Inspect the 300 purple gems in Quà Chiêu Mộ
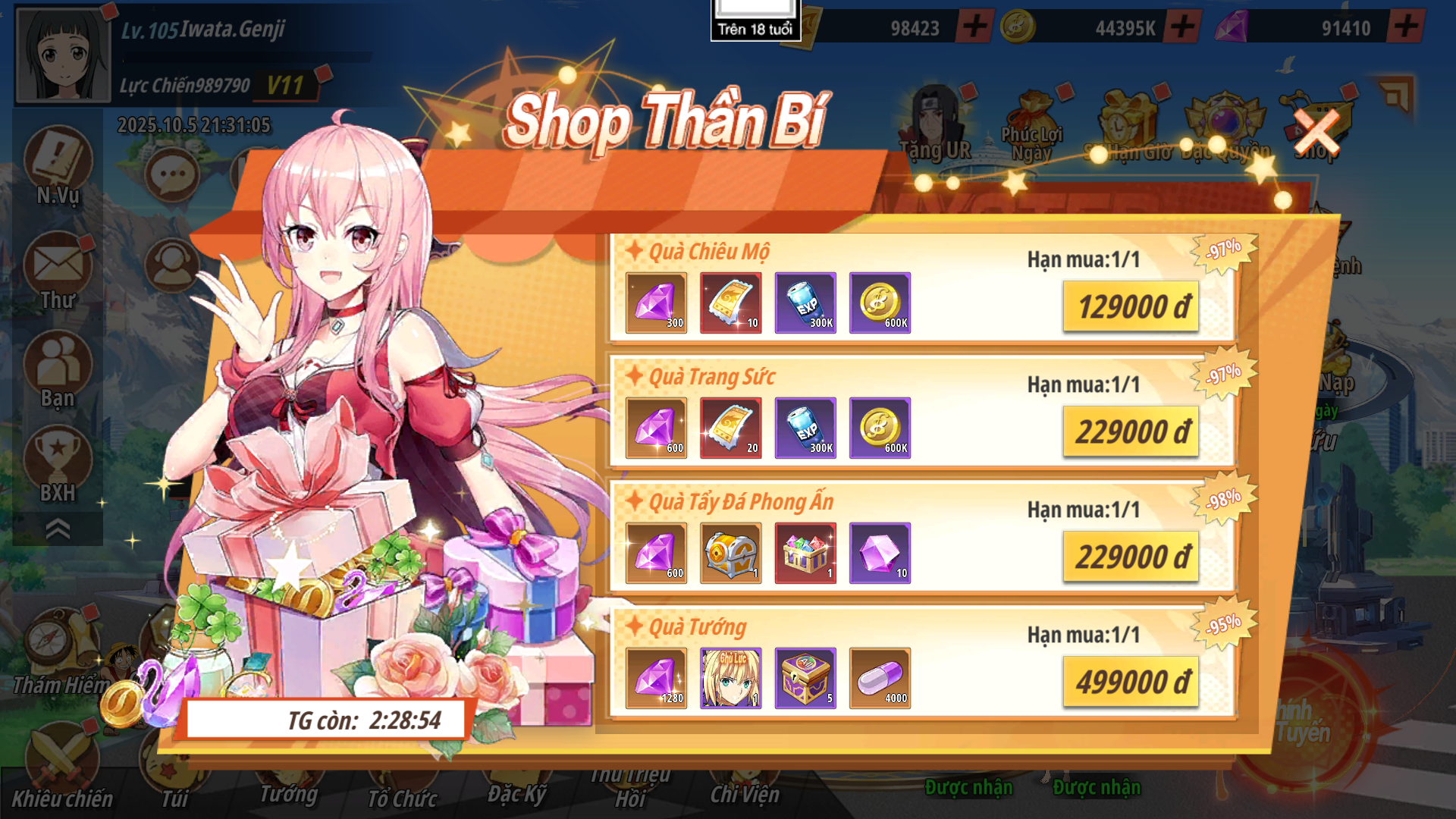 [x=656, y=303]
